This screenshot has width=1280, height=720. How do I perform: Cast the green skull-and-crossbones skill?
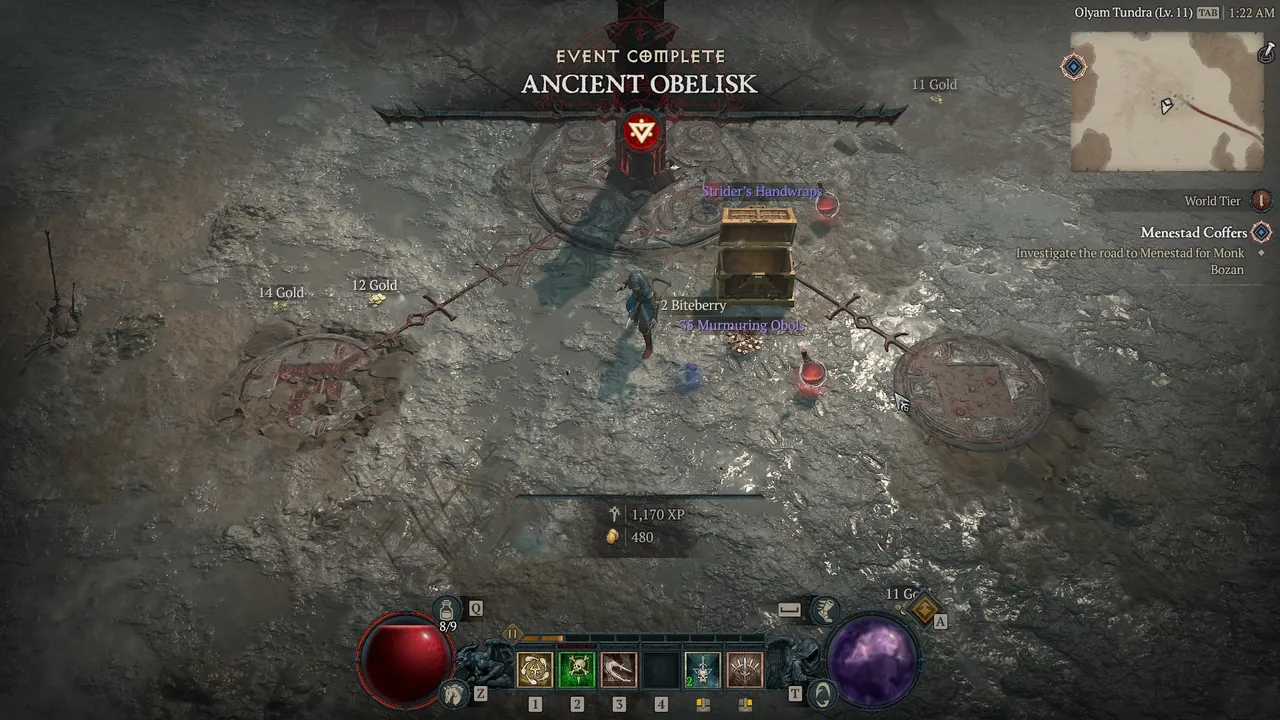pos(577,670)
